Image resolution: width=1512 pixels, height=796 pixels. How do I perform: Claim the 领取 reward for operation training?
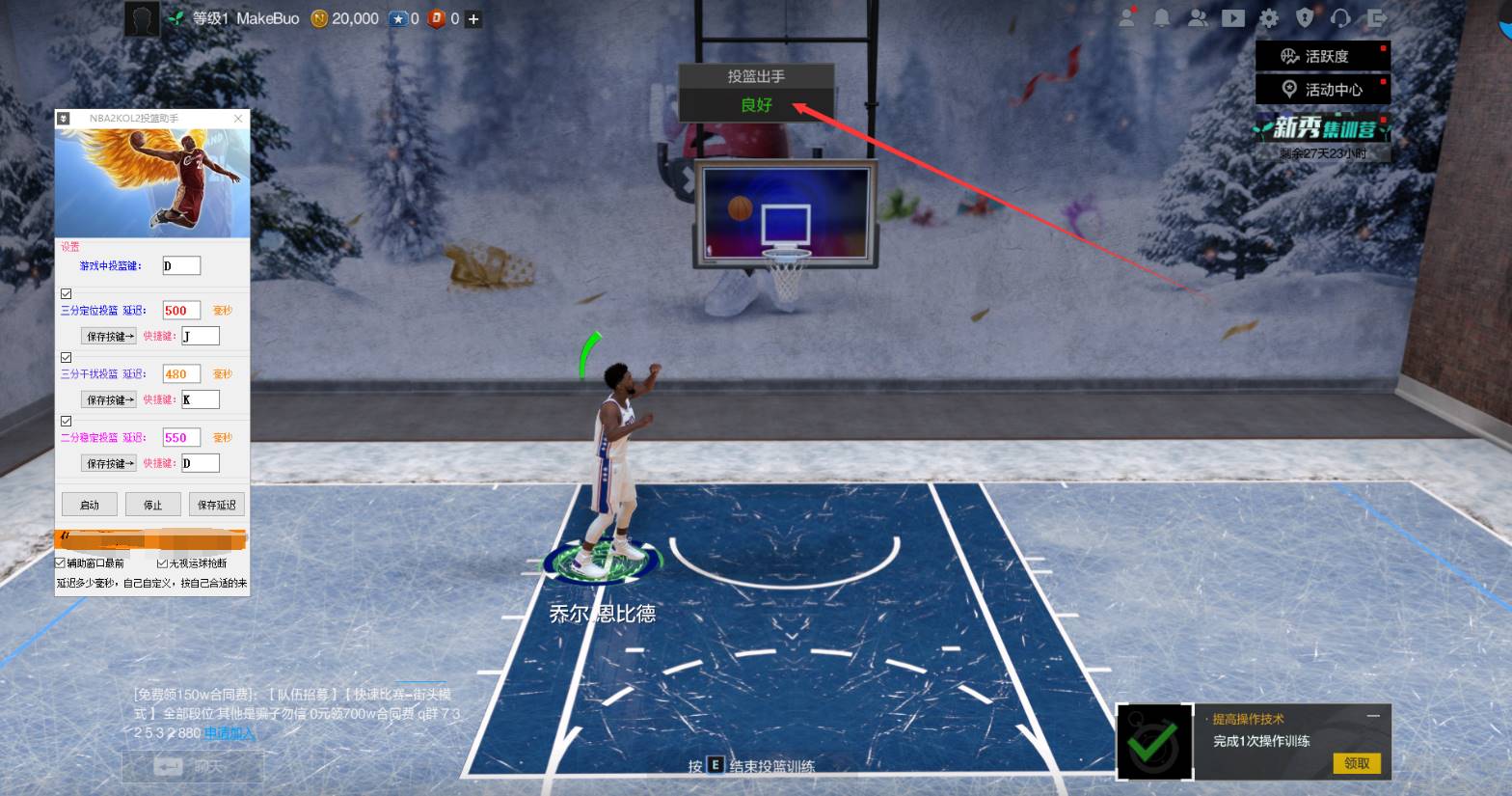[1358, 762]
